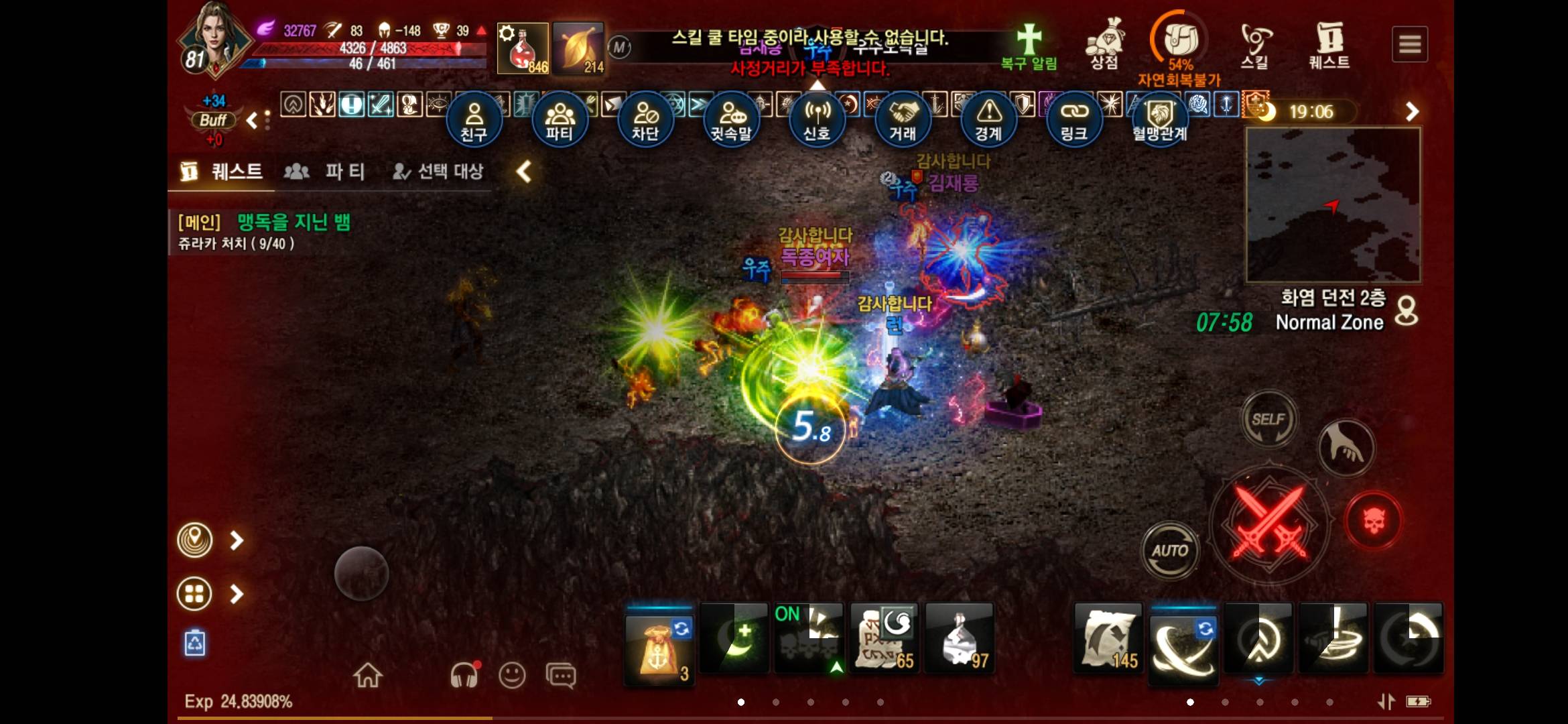Open the 파티 (Party) social button
The height and width of the screenshot is (724, 1568).
560,119
